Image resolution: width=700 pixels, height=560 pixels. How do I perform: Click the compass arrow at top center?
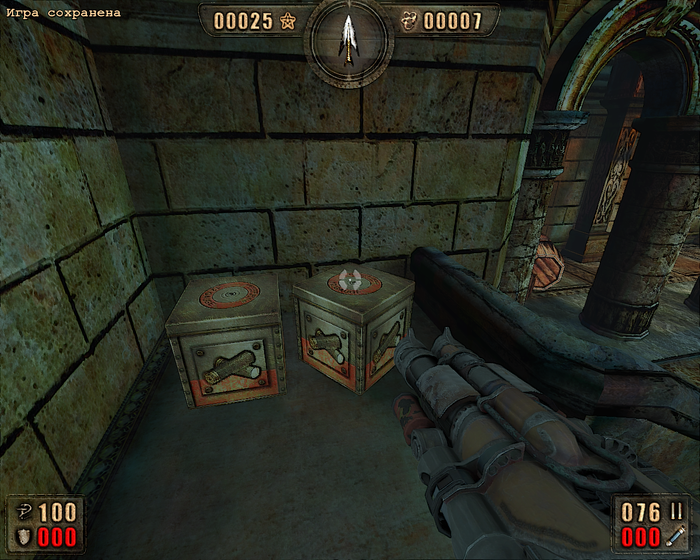(349, 38)
